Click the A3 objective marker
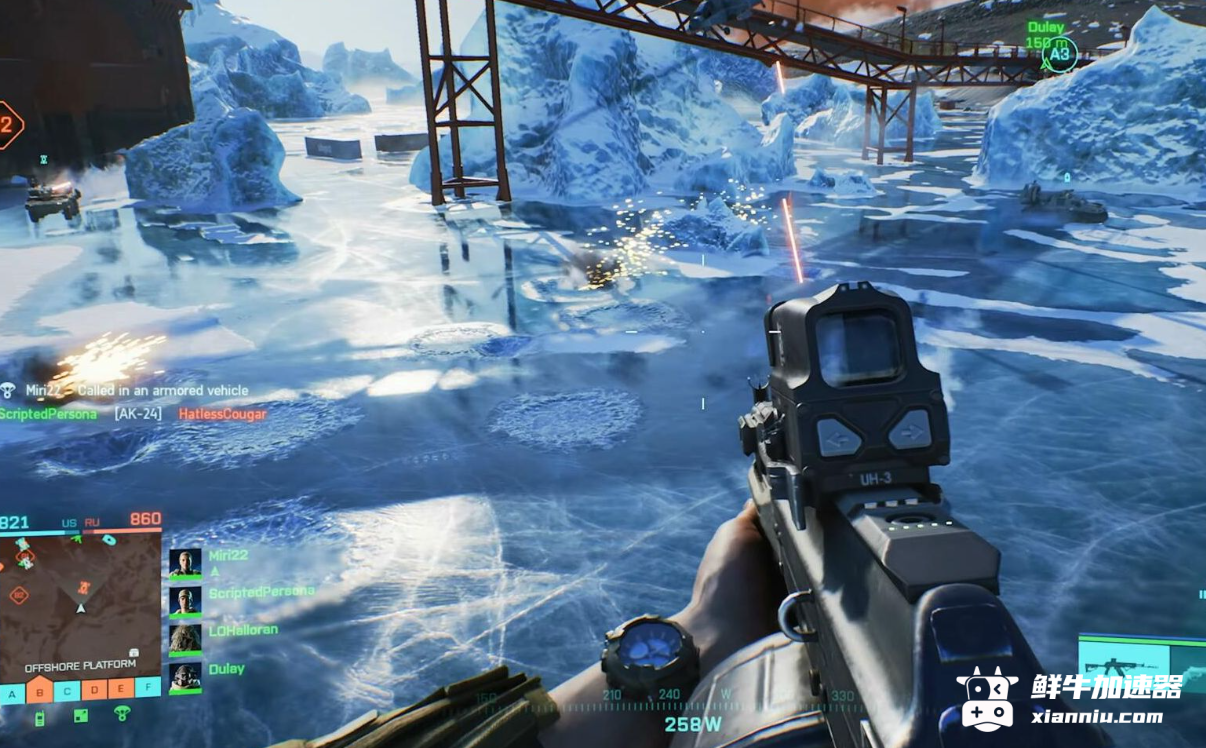The image size is (1206, 748). click(x=1059, y=56)
